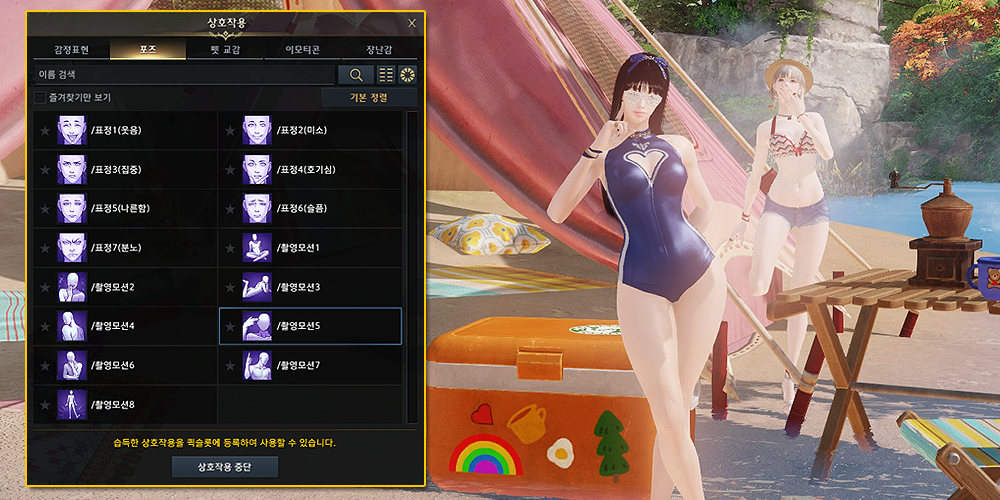The image size is (1000, 500).
Task: Show the 장난감 tab
Action: coord(378,50)
